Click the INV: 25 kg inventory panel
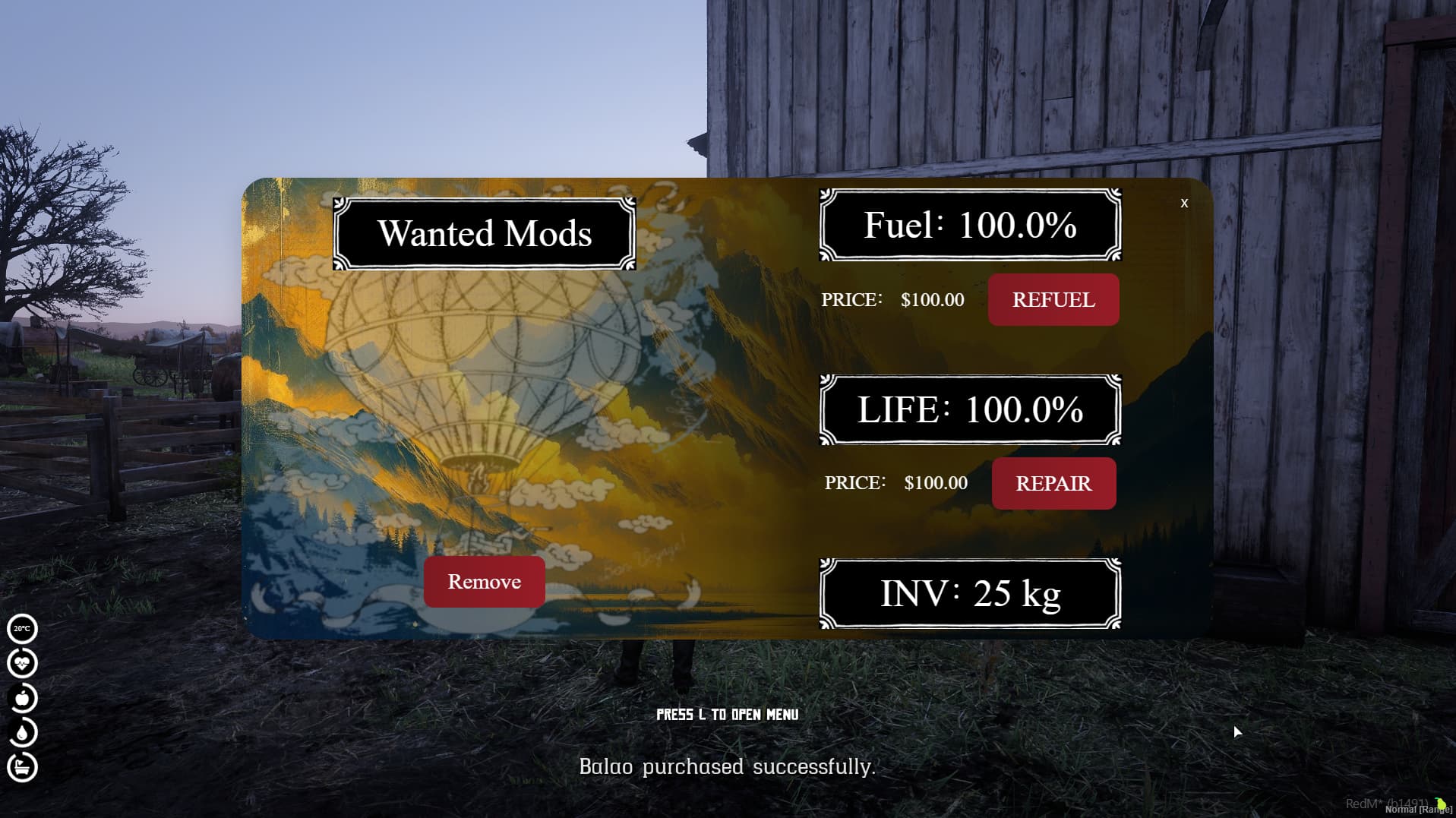The image size is (1456, 818). 970,595
